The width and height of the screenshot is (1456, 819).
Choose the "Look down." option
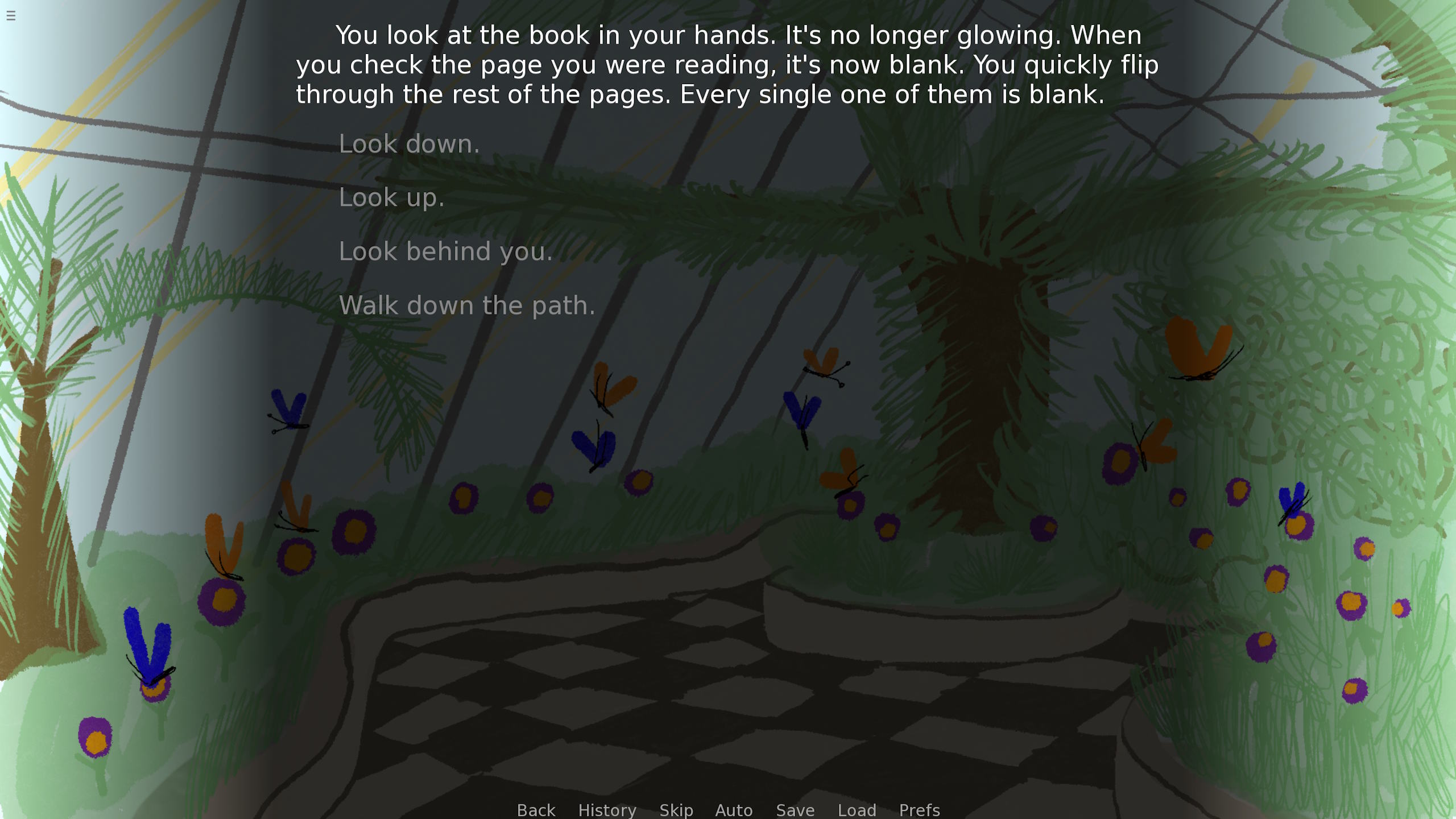[409, 144]
